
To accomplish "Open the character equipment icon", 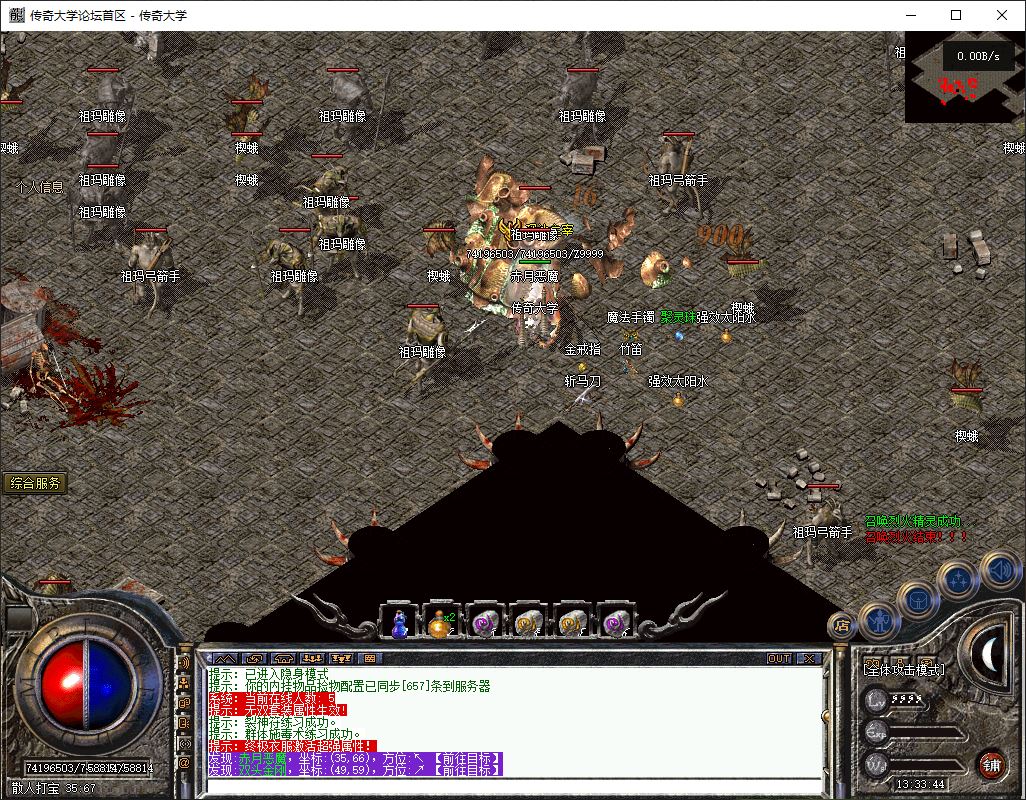I will tap(877, 620).
